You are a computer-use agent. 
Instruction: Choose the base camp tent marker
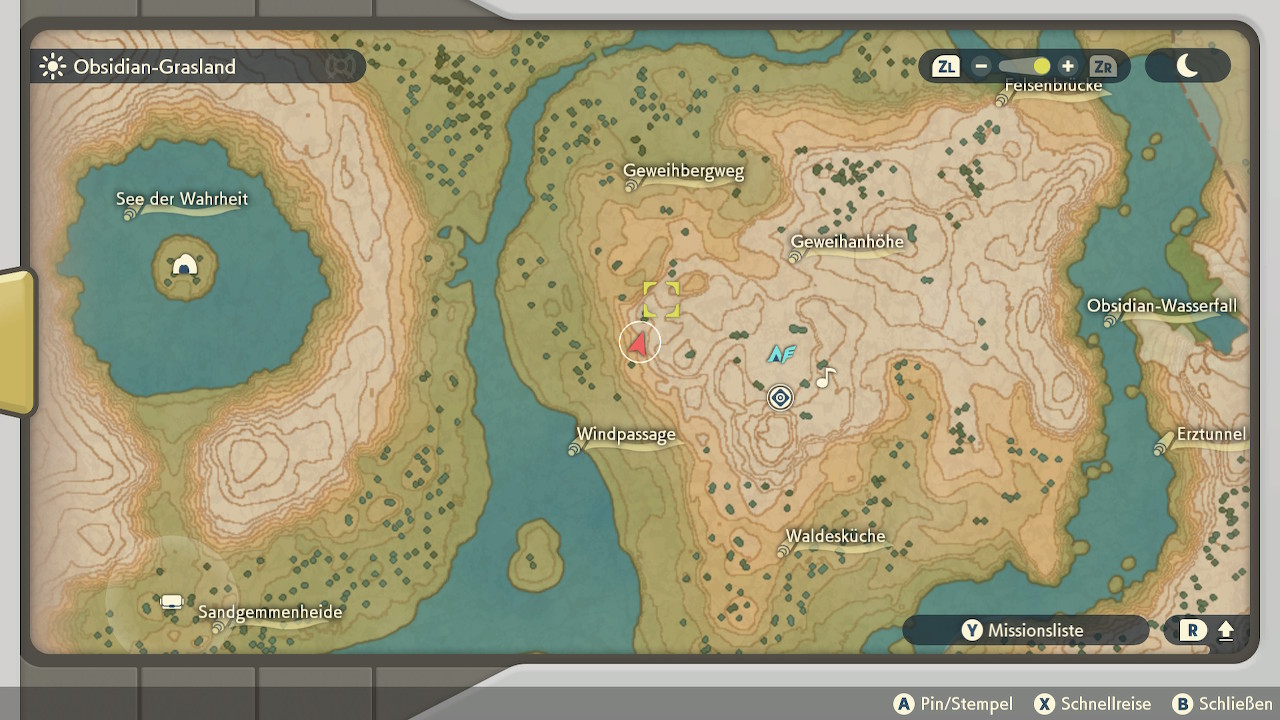point(172,602)
